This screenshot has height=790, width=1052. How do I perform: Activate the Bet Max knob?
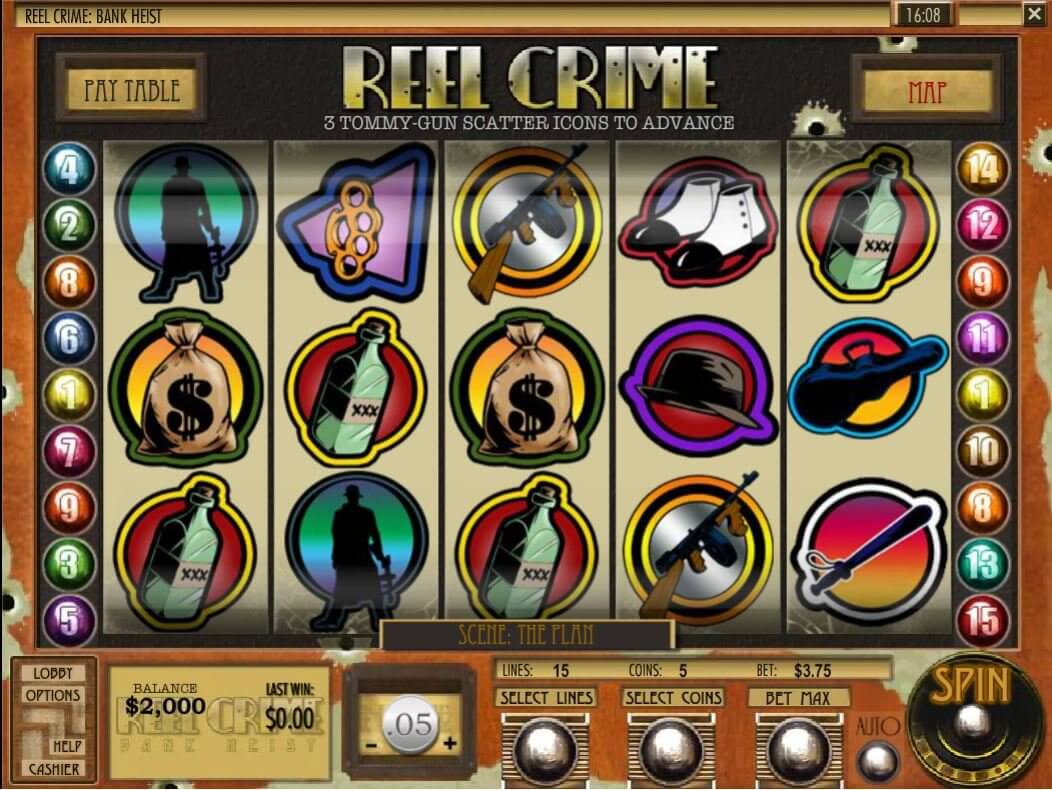798,745
